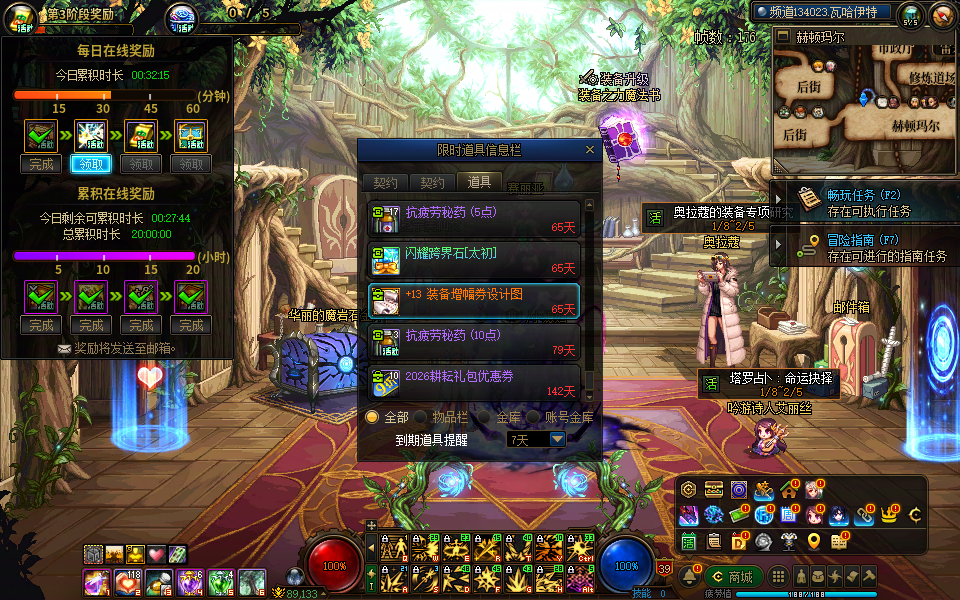Click the 45-minute reward ticket icon
960x600 pixels.
(x=141, y=137)
